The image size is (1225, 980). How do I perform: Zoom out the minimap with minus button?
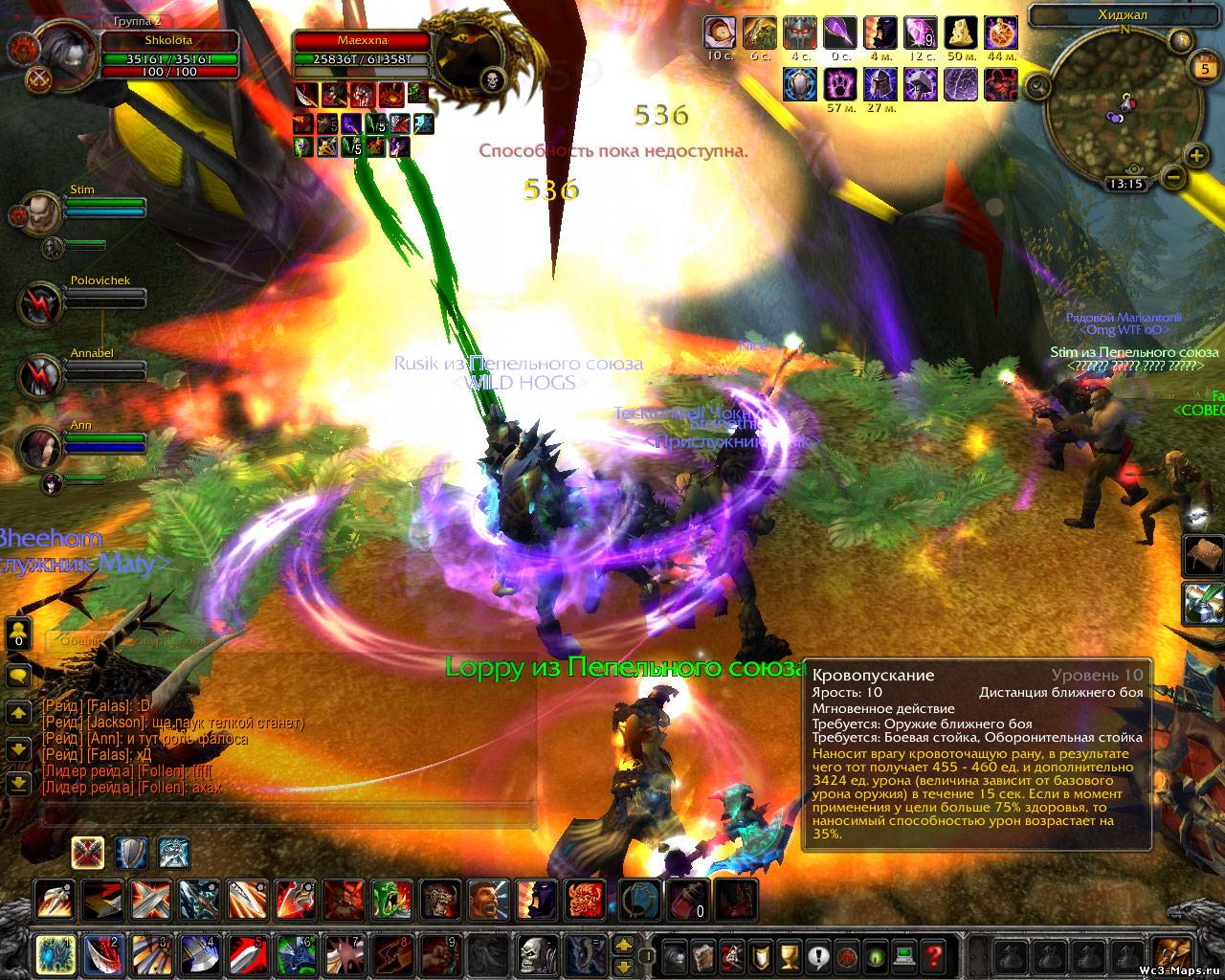[1172, 177]
